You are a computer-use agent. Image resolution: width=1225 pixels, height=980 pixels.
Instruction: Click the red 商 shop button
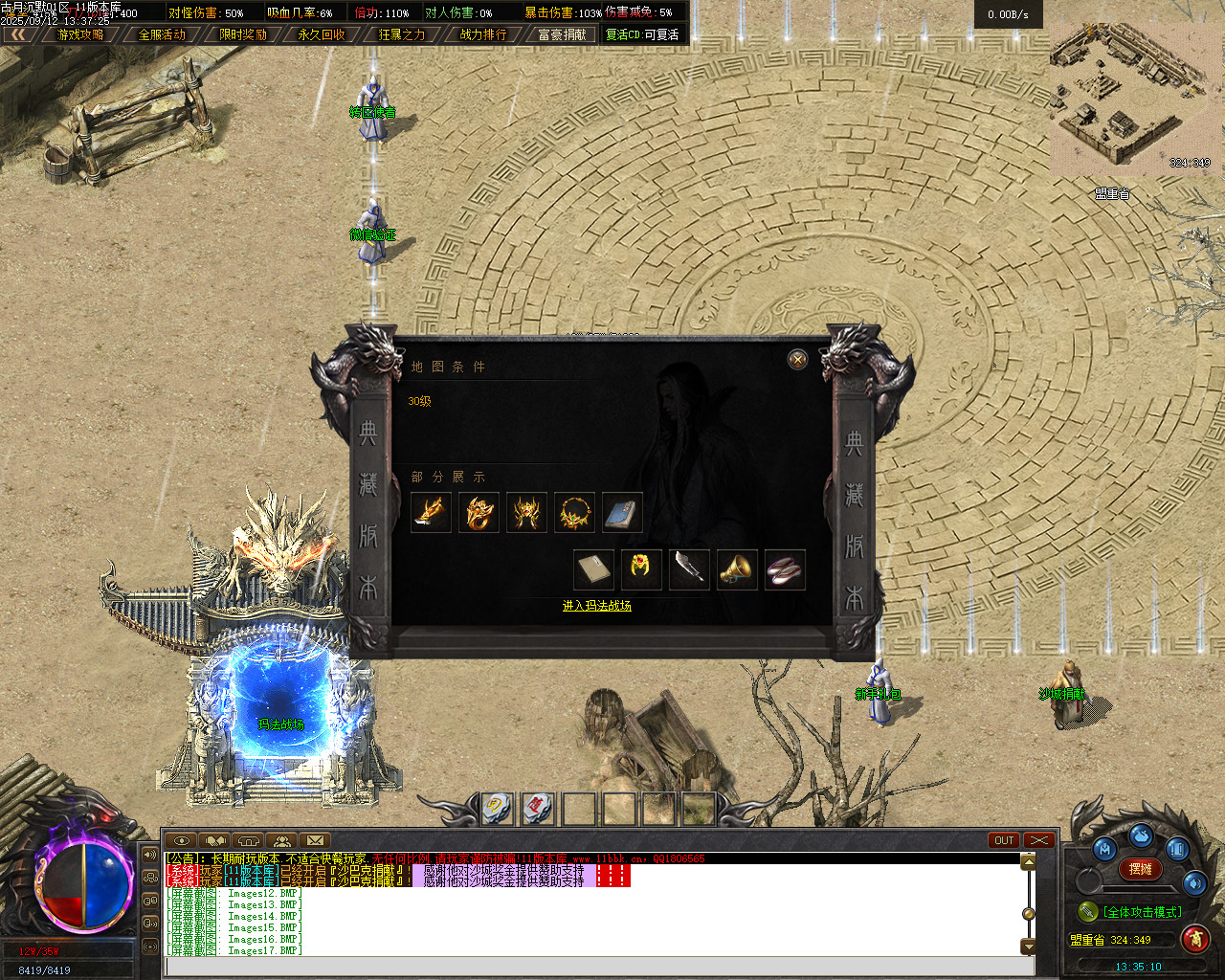click(x=1194, y=939)
